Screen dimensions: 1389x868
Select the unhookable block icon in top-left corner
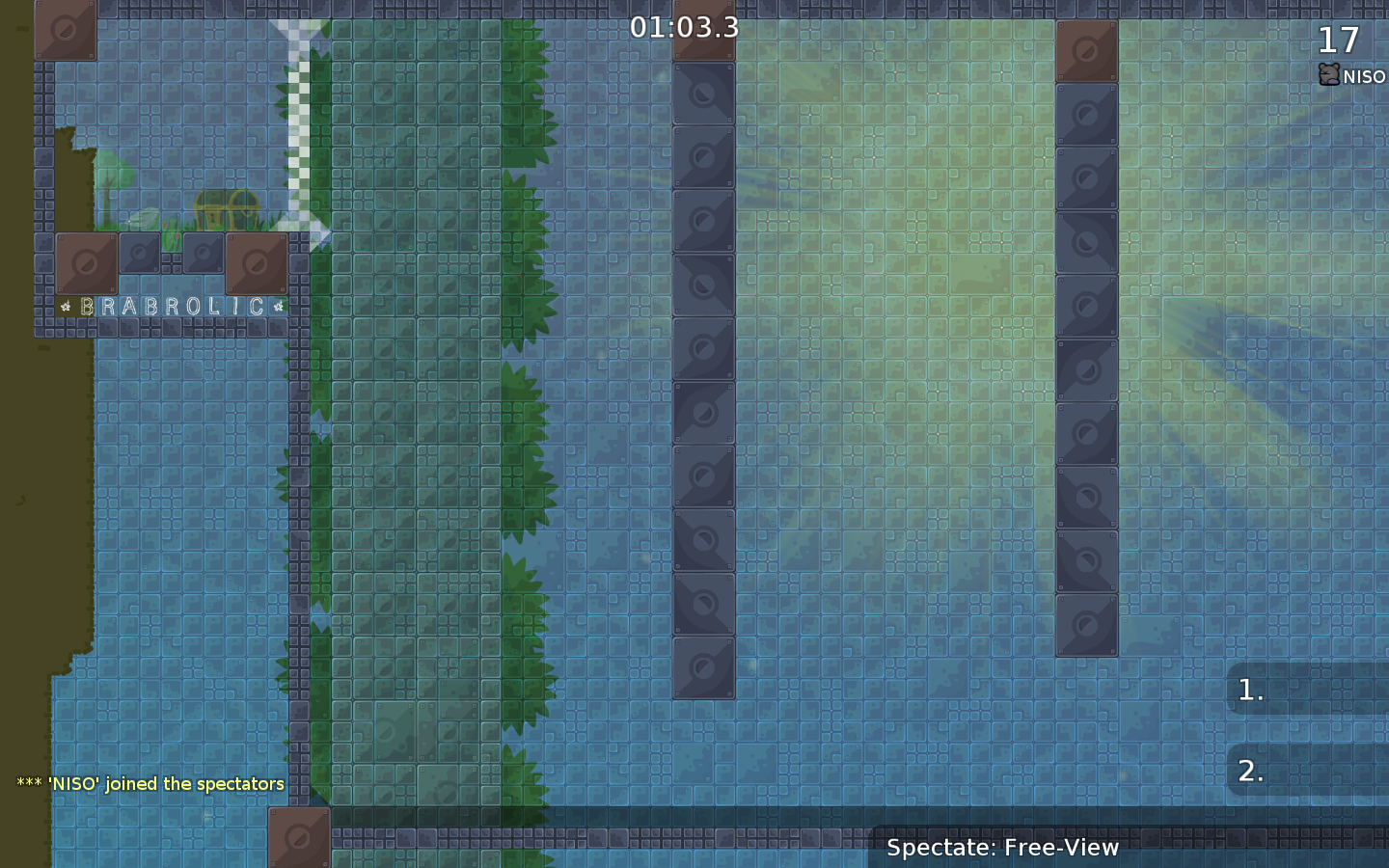pos(65,30)
